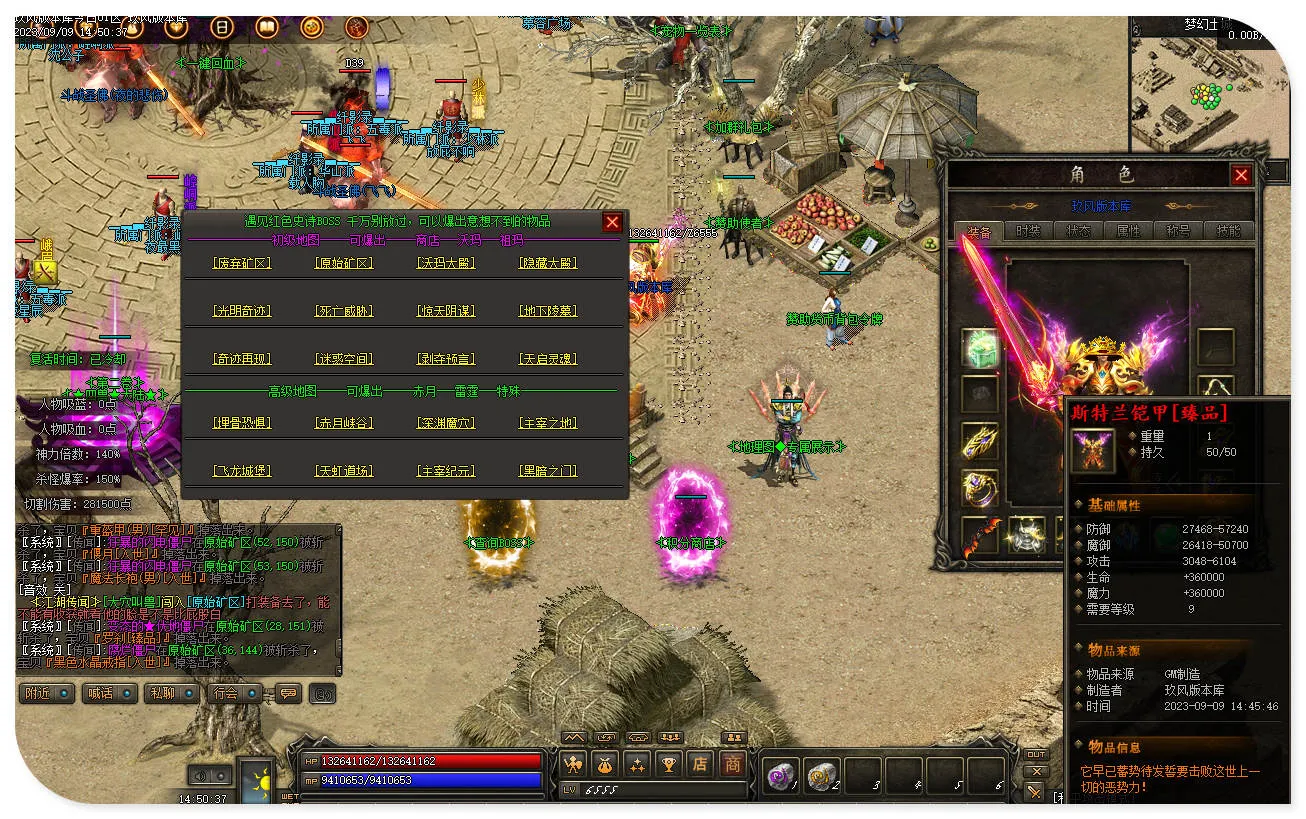Go to 地下陵墓 map
Viewport: 1306px width, 819px height.
click(x=548, y=312)
